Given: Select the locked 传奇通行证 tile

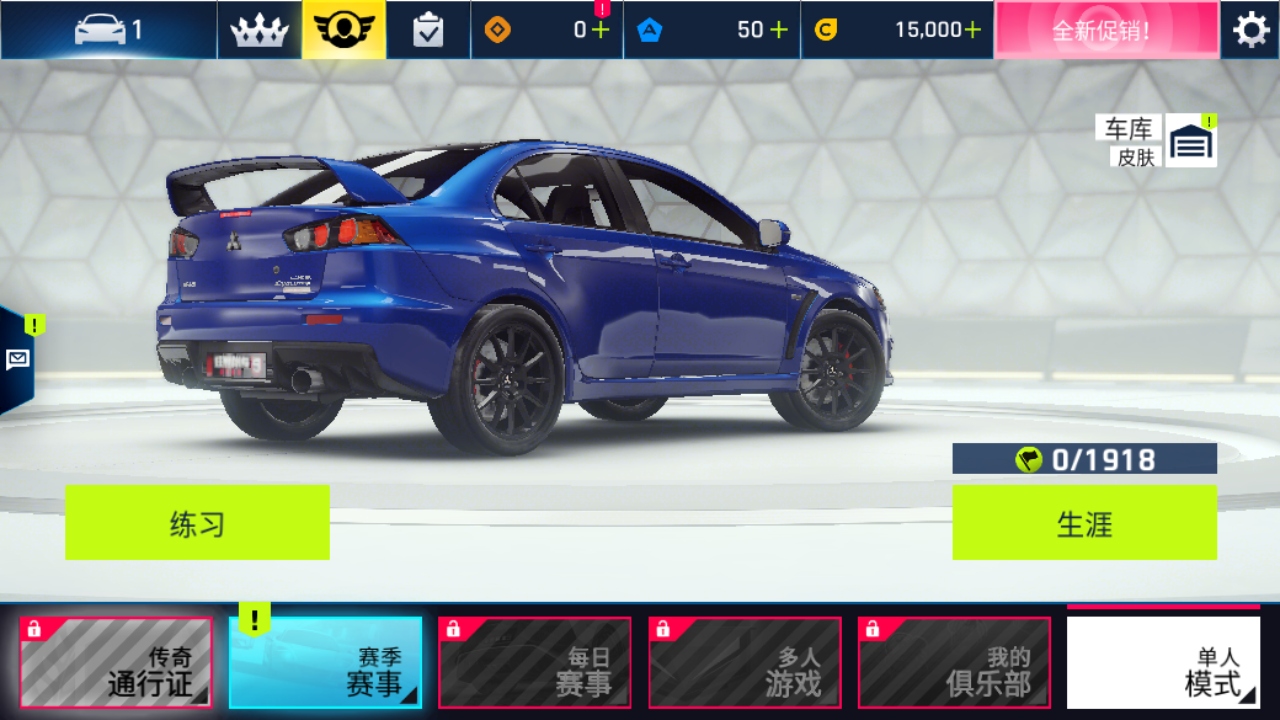Looking at the screenshot, I should [x=116, y=662].
